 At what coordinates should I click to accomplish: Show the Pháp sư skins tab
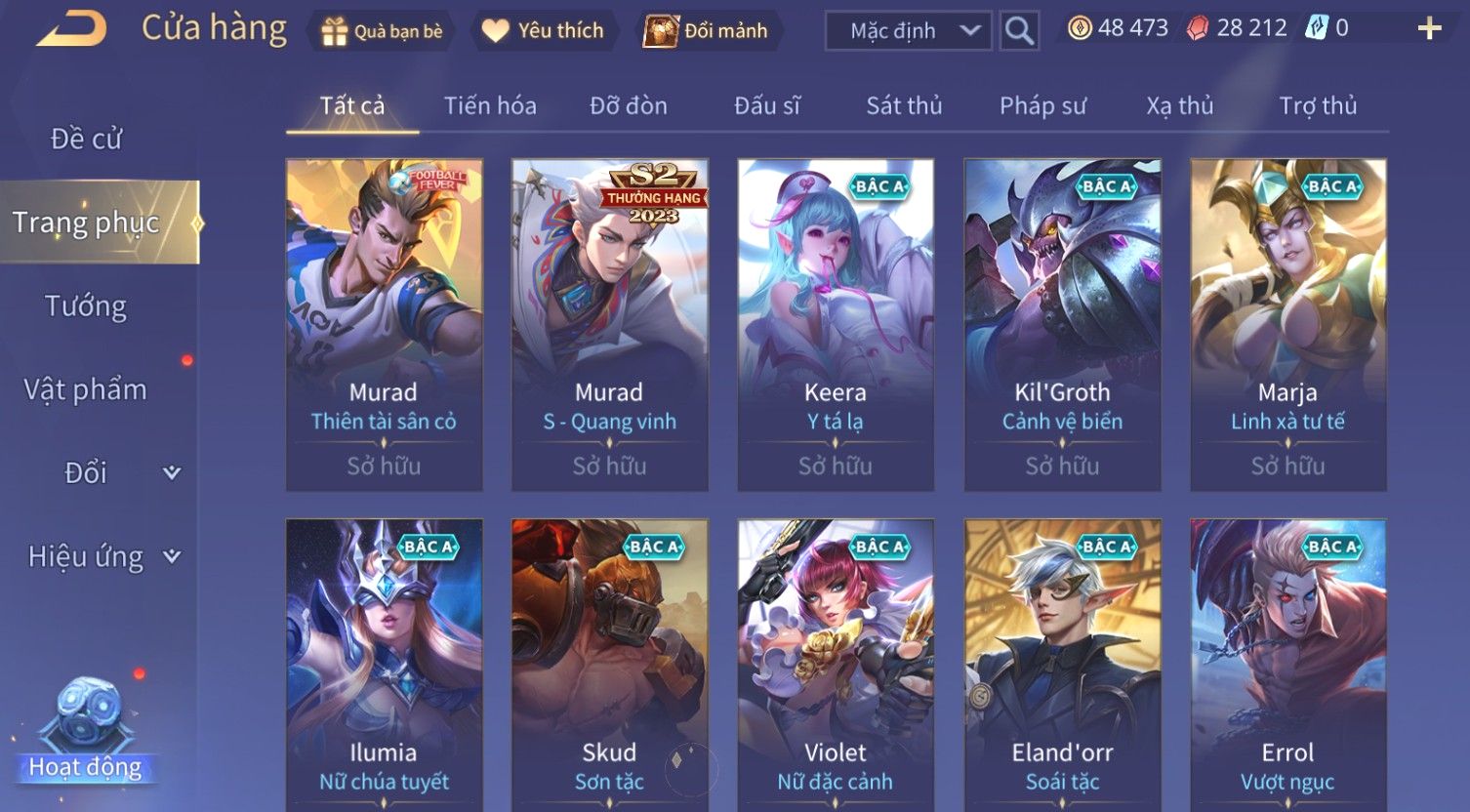tap(1042, 105)
